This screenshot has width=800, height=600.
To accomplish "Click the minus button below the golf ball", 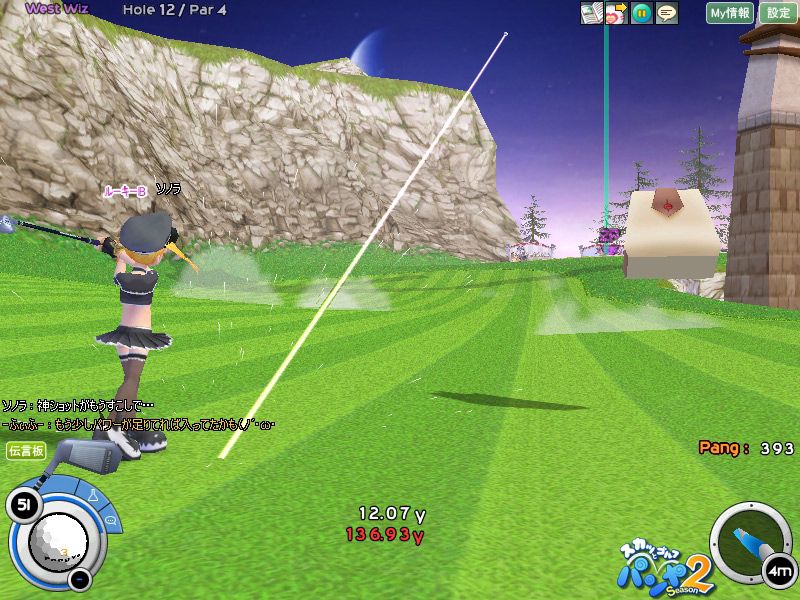I will [80, 578].
